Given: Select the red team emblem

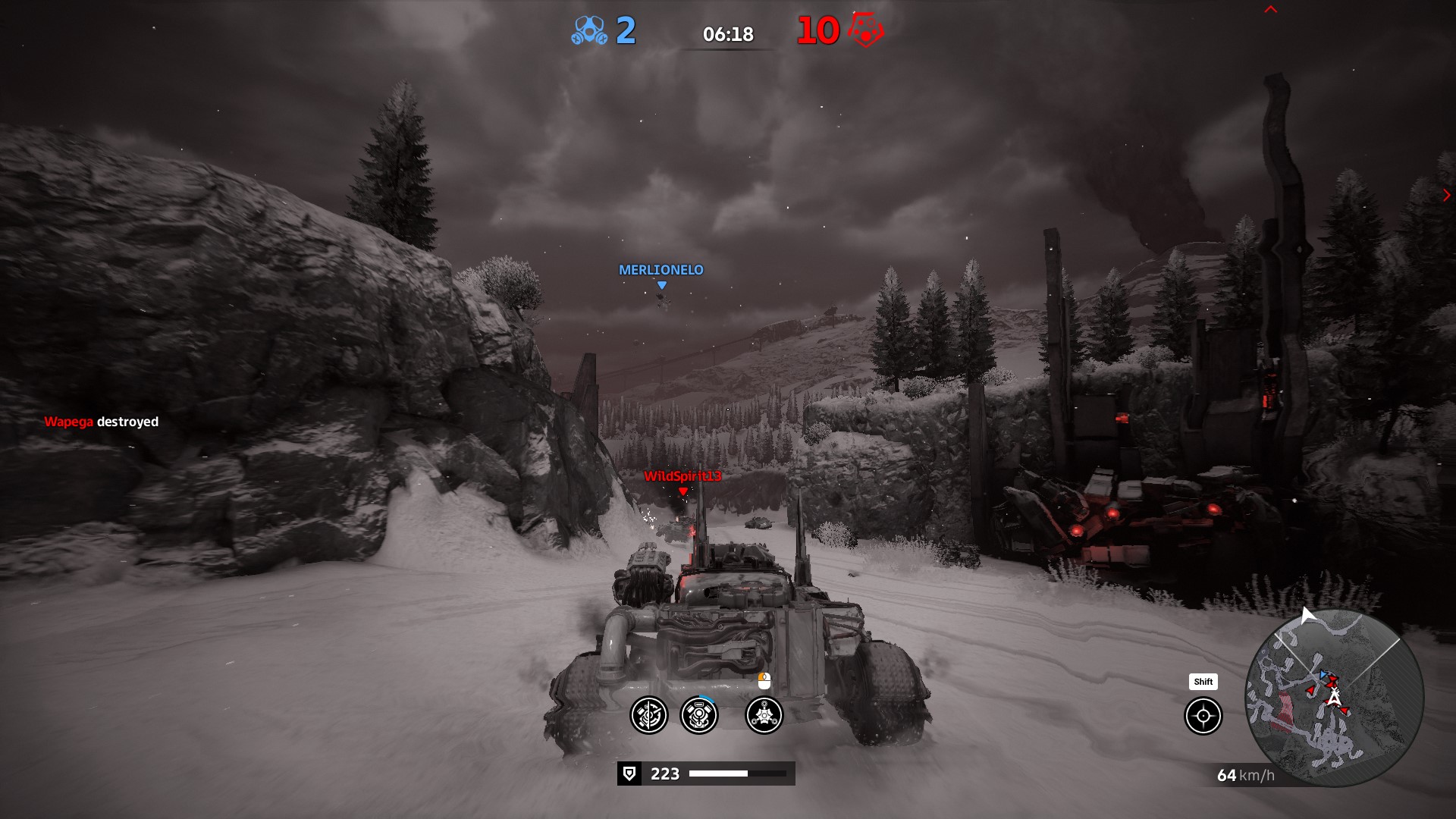Looking at the screenshot, I should pos(865,30).
